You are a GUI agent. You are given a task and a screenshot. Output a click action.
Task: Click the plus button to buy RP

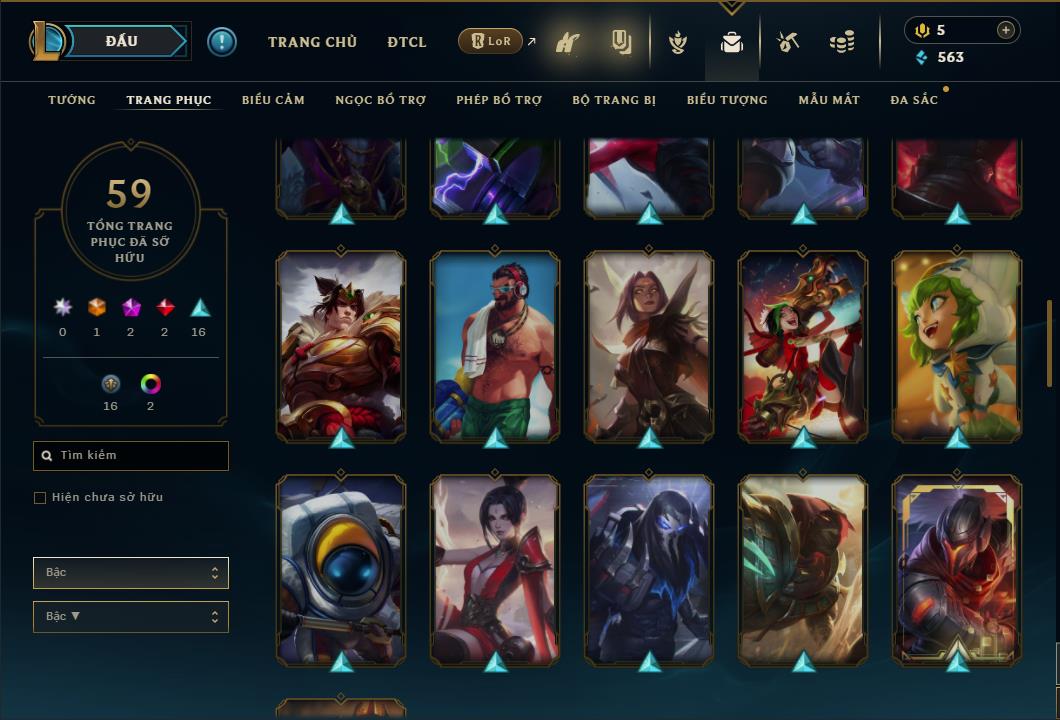[1005, 30]
